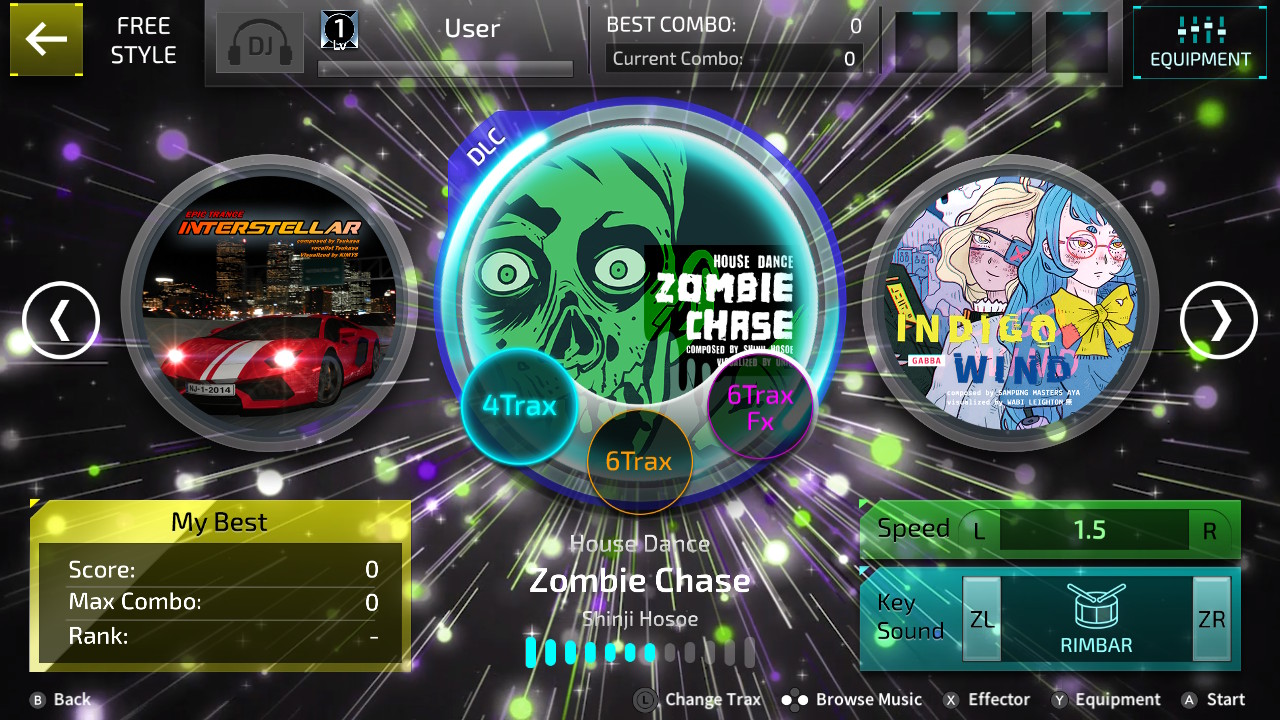This screenshot has height=720, width=1280.
Task: Enable 6Trax FX mode
Action: tap(760, 408)
